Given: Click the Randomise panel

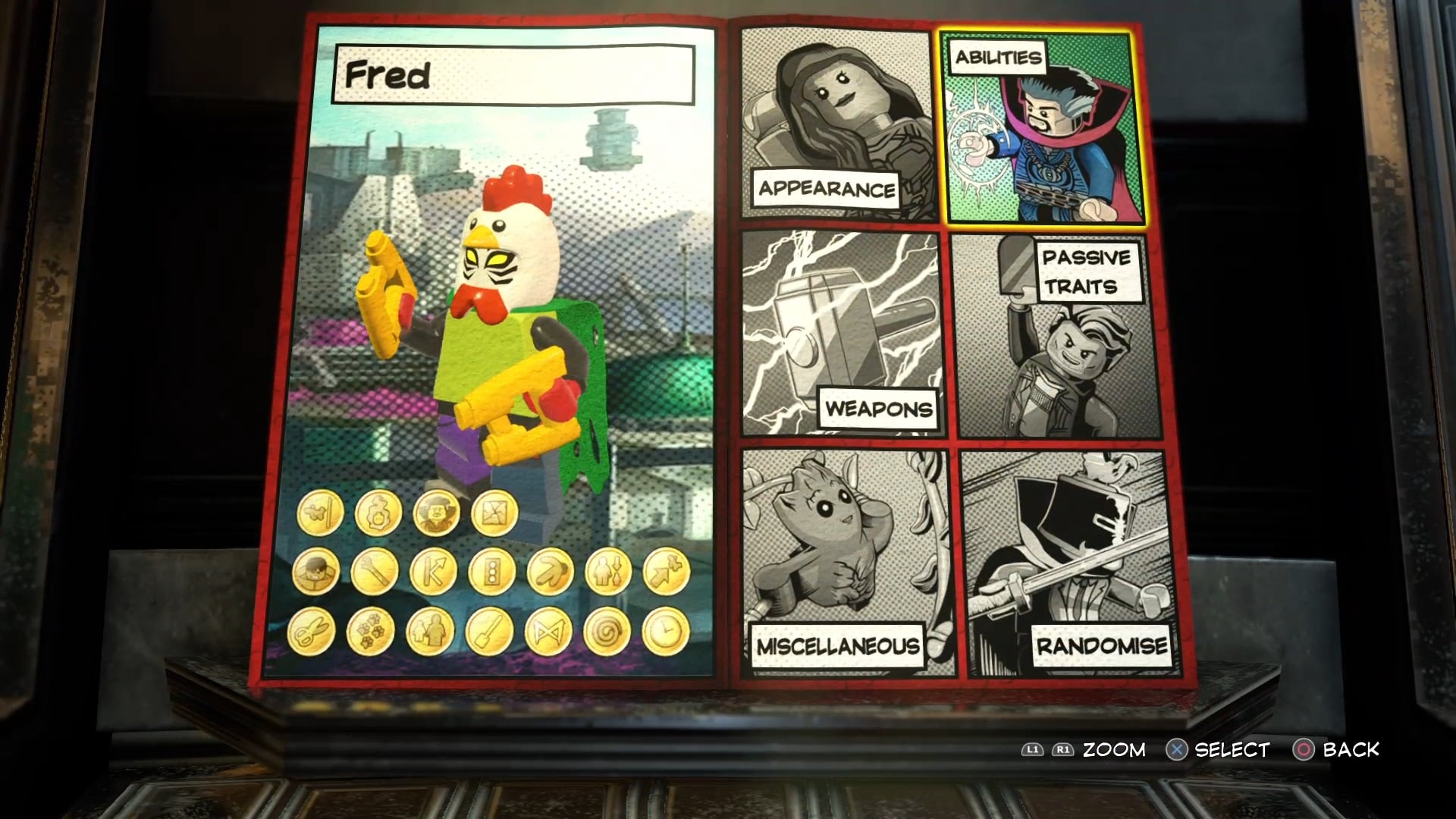Looking at the screenshot, I should [x=1068, y=563].
